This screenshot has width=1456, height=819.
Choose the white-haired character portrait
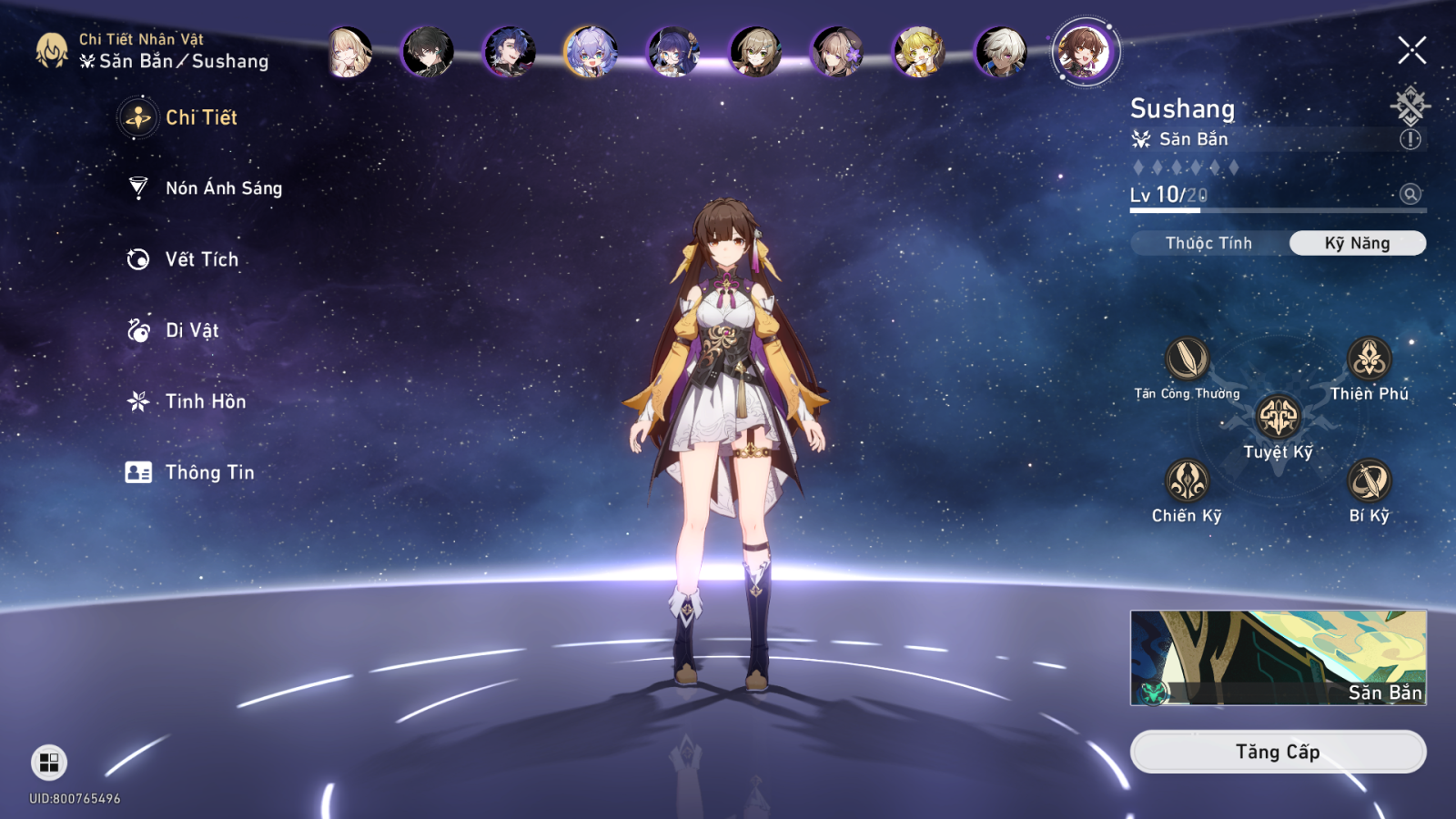click(x=1001, y=52)
